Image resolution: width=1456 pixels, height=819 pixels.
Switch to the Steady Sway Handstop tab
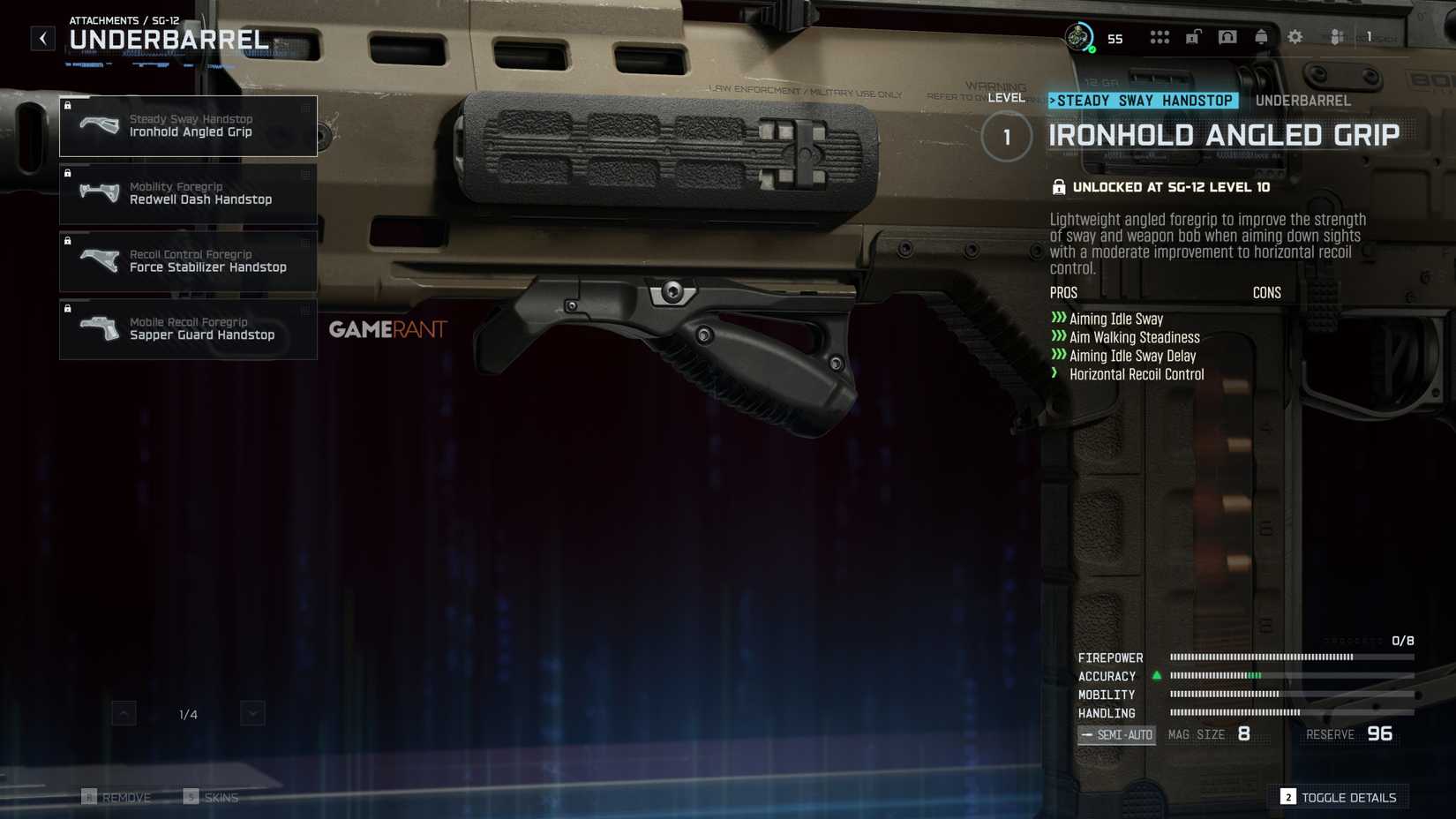point(1143,101)
